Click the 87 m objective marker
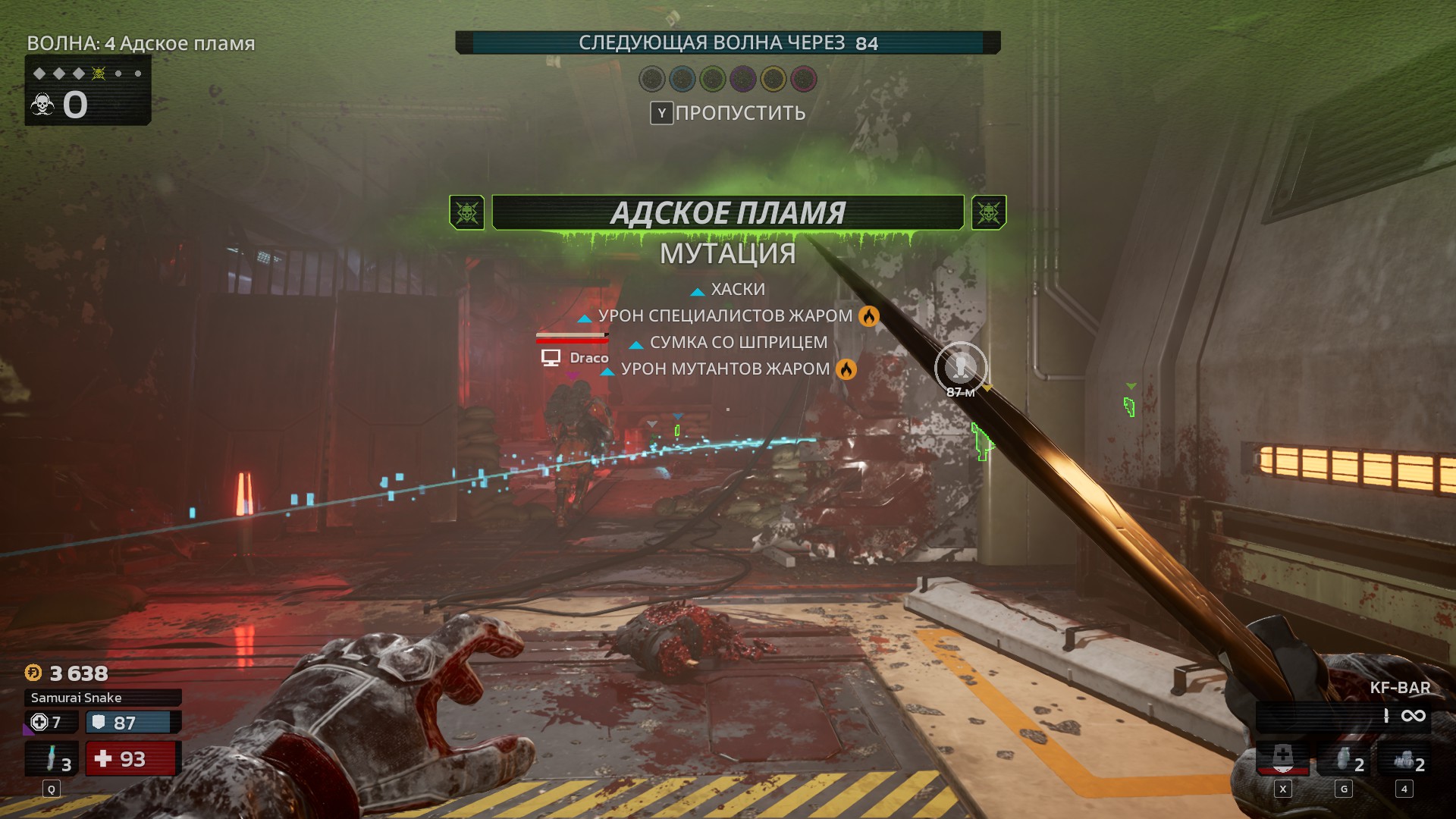Viewport: 1456px width, 819px height. (961, 368)
